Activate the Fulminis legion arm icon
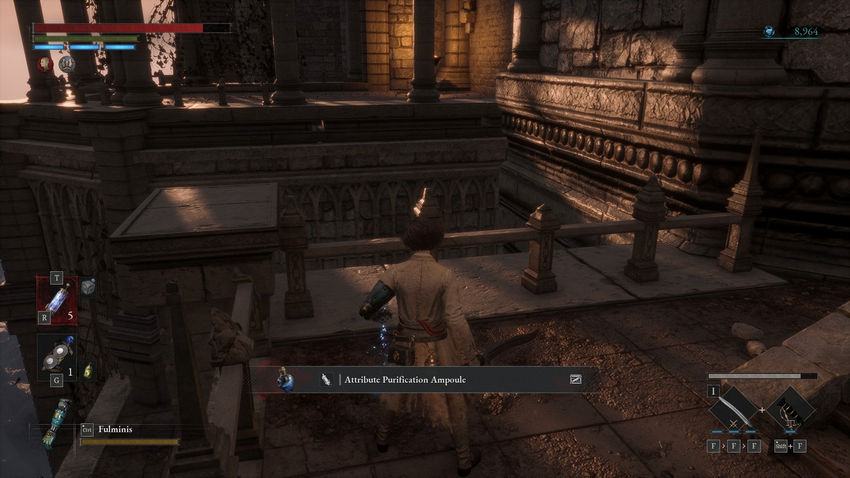The image size is (850, 478). (x=56, y=421)
